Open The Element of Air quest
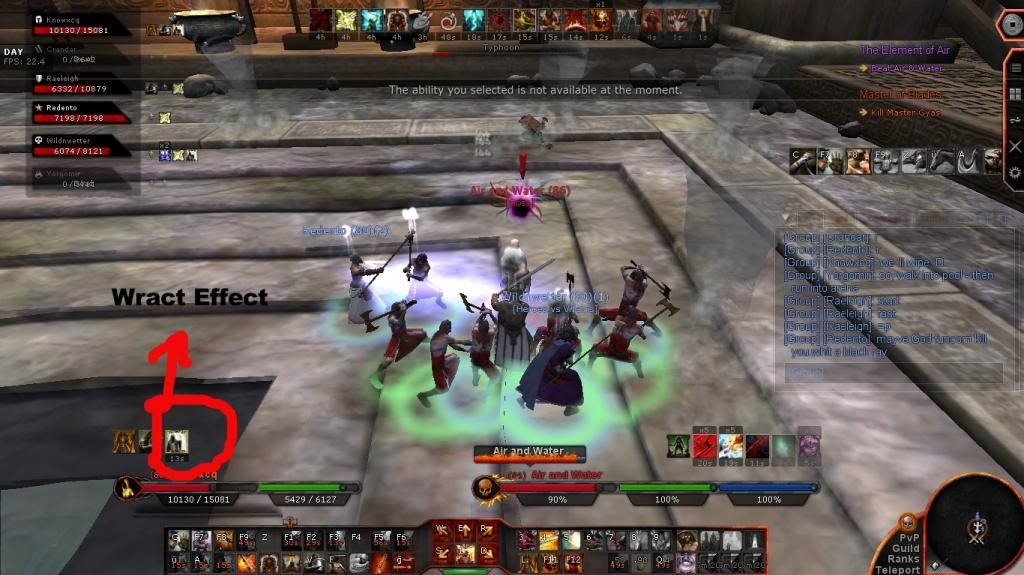 (x=906, y=50)
